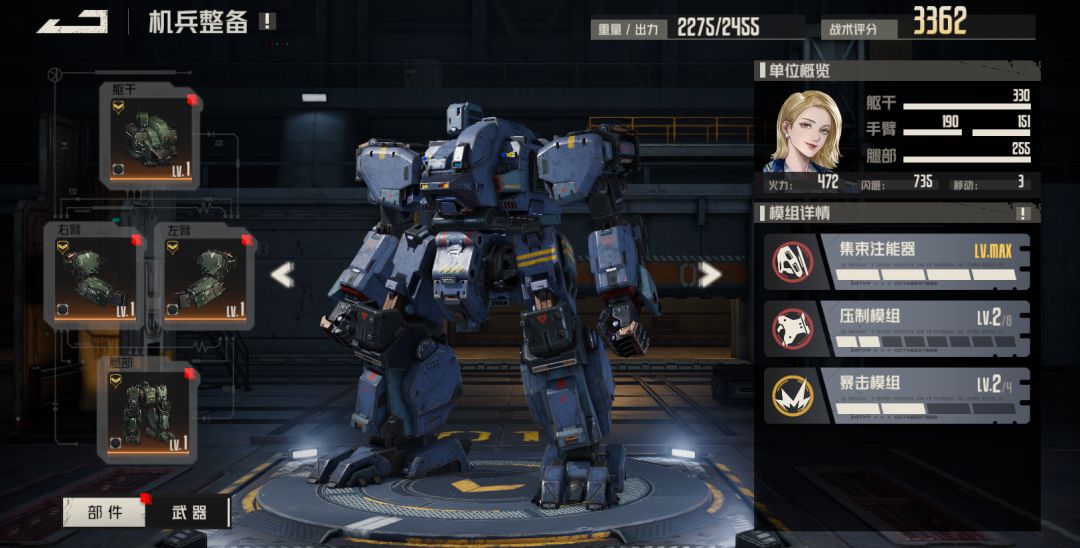Select the 躯干 torso part slot
This screenshot has height=548, width=1080.
(149, 136)
